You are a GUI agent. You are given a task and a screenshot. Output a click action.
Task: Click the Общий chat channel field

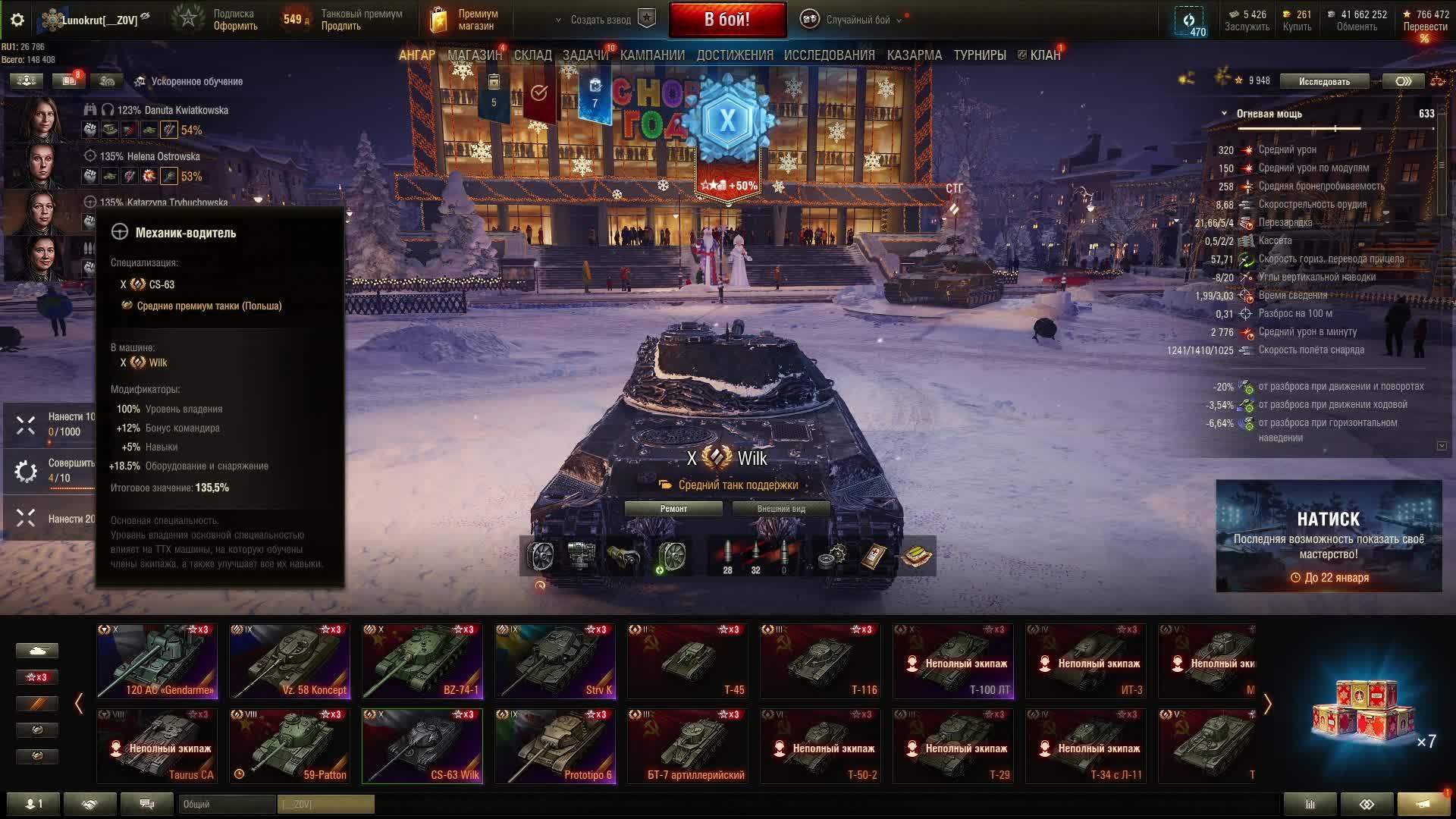(x=227, y=804)
